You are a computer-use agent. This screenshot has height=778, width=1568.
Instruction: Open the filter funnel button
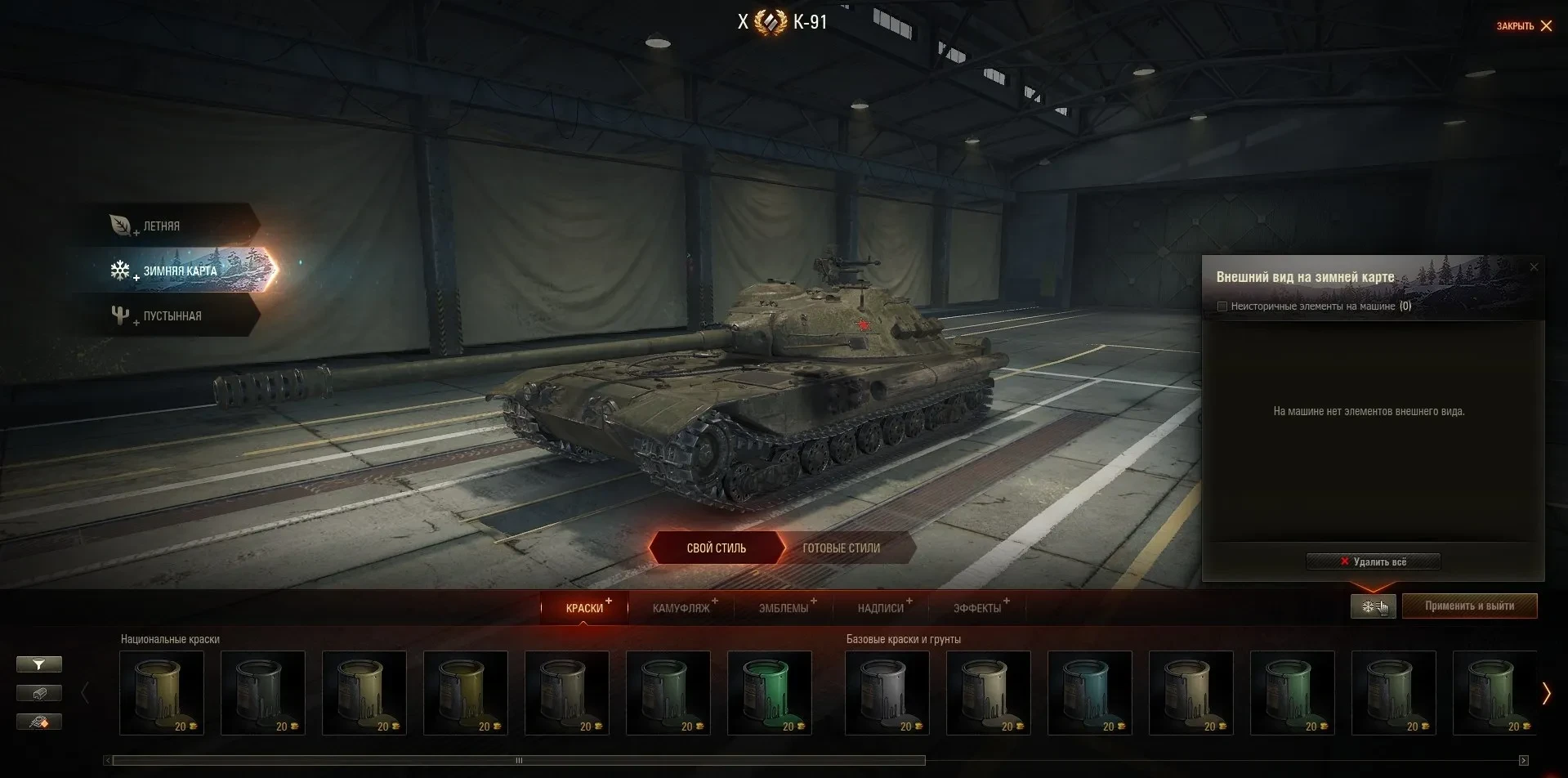coord(38,664)
